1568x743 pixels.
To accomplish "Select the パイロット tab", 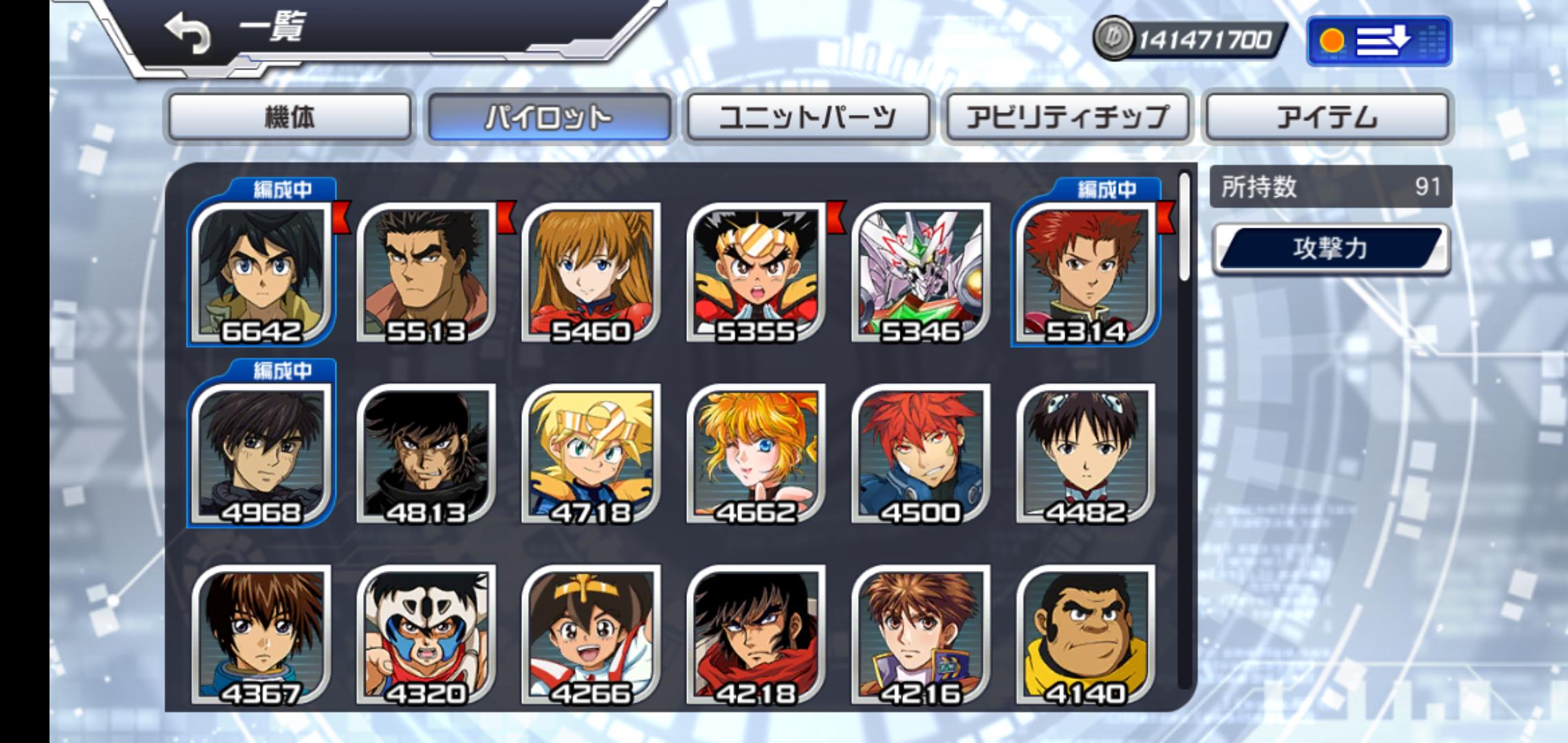I will [x=549, y=117].
